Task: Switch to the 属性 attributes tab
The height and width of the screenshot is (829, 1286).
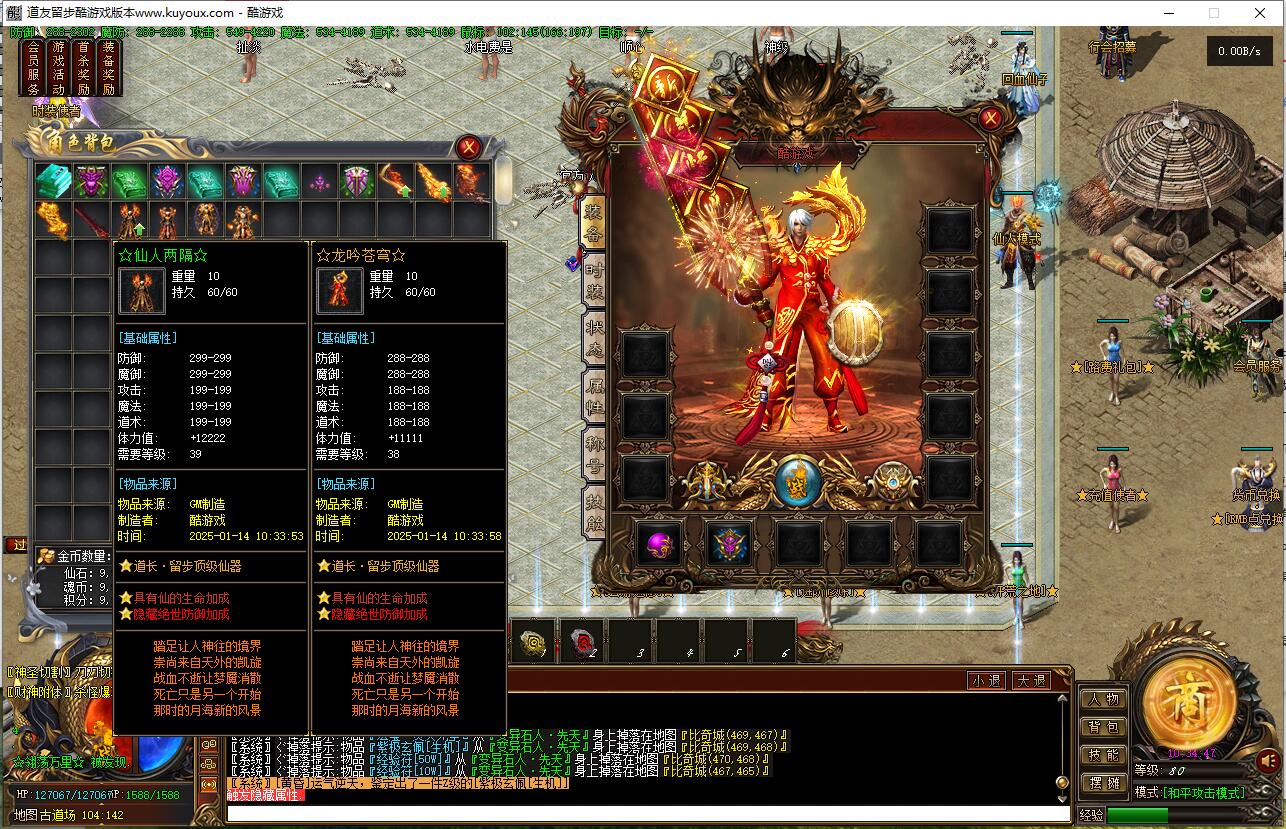Action: [x=594, y=395]
